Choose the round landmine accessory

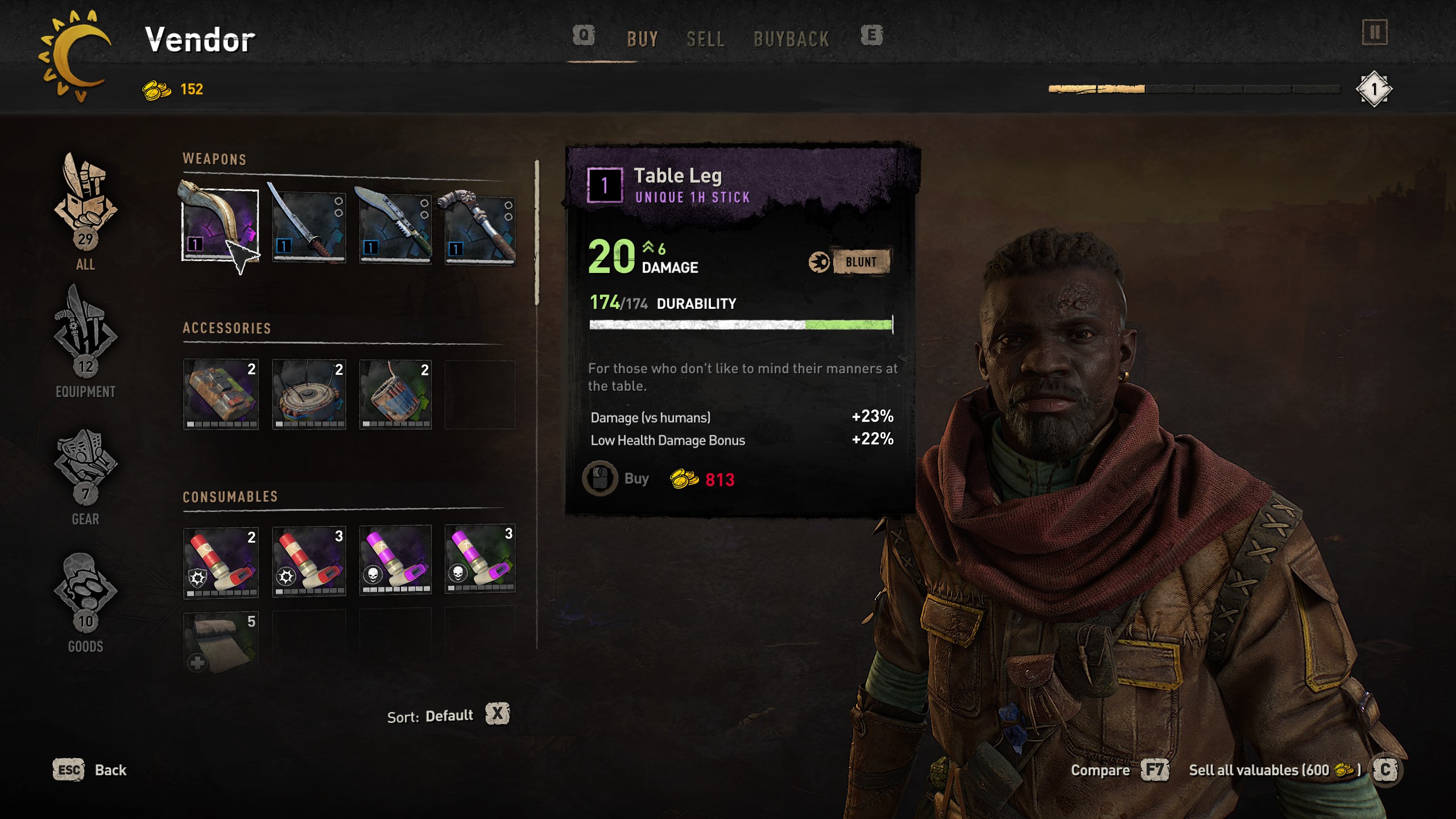pyautogui.click(x=309, y=394)
